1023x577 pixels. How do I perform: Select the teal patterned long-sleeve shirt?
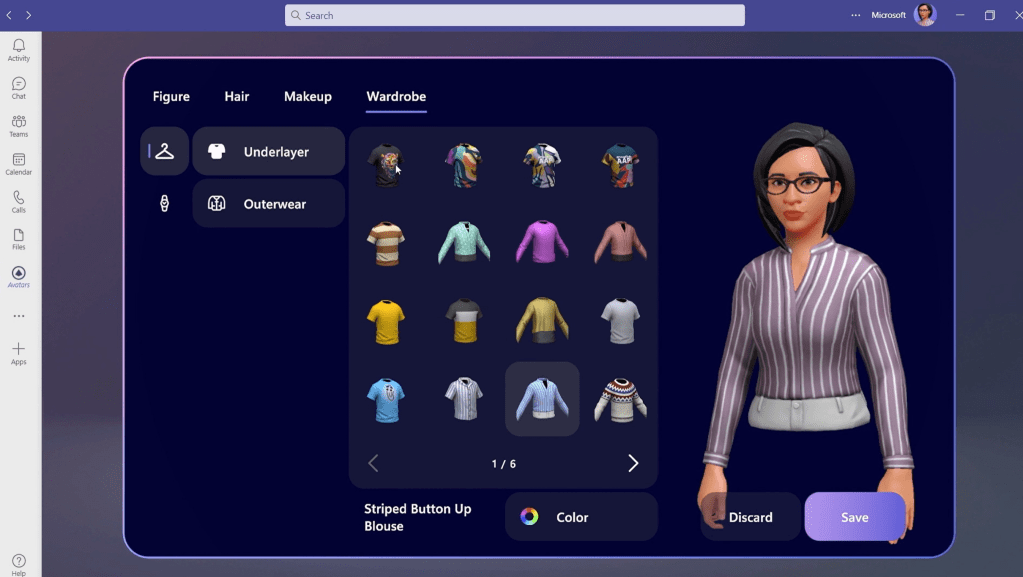pyautogui.click(x=464, y=243)
